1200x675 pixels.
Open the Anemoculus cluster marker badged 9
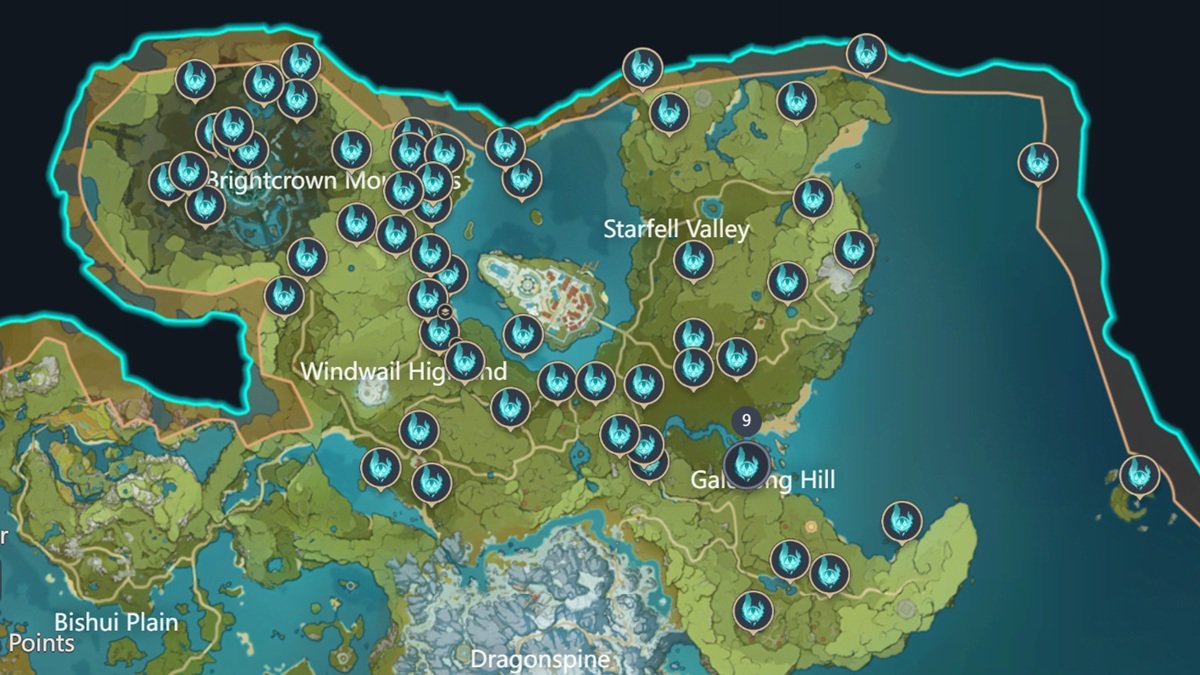point(746,463)
